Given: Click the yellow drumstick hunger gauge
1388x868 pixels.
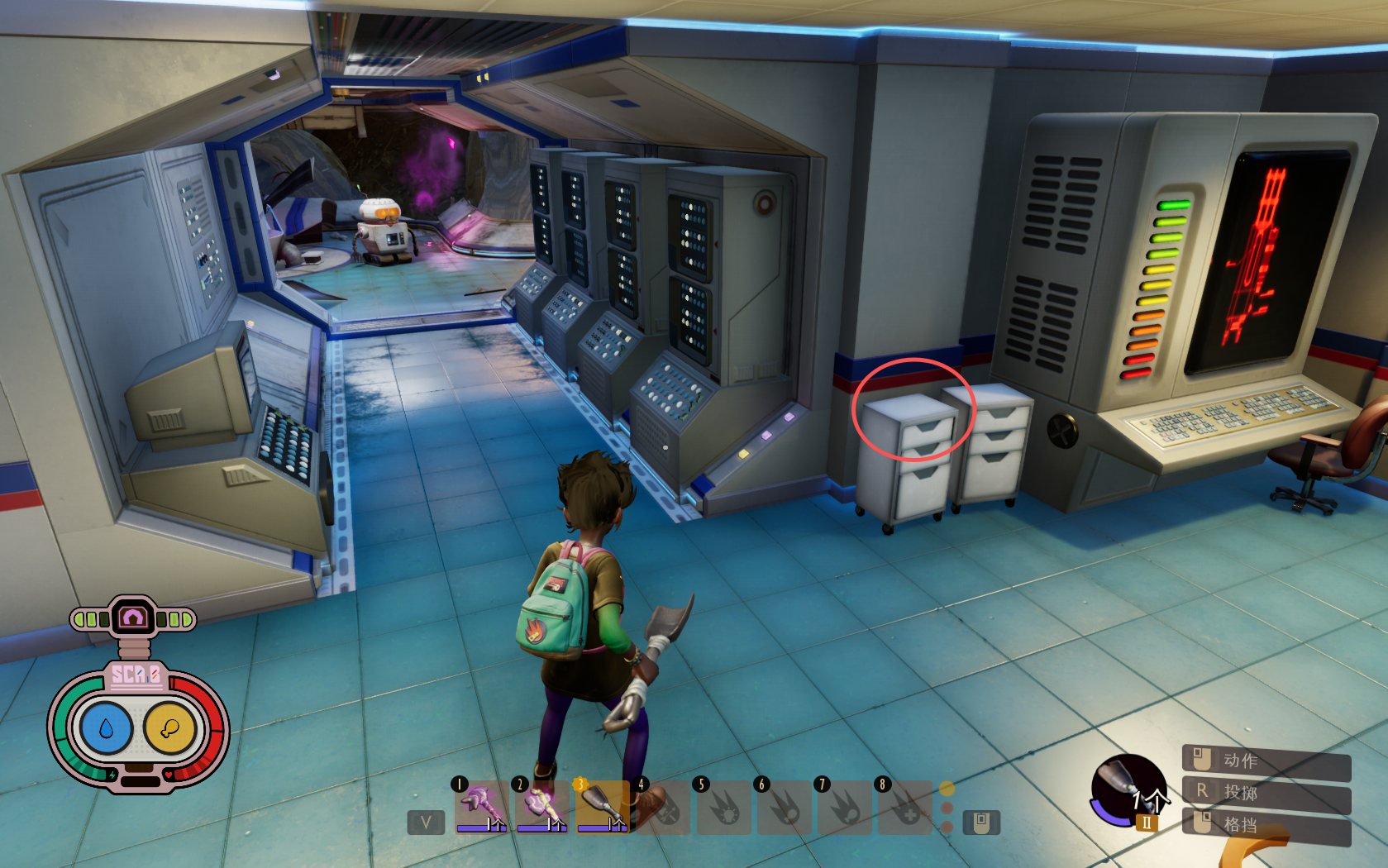Looking at the screenshot, I should (x=169, y=728).
